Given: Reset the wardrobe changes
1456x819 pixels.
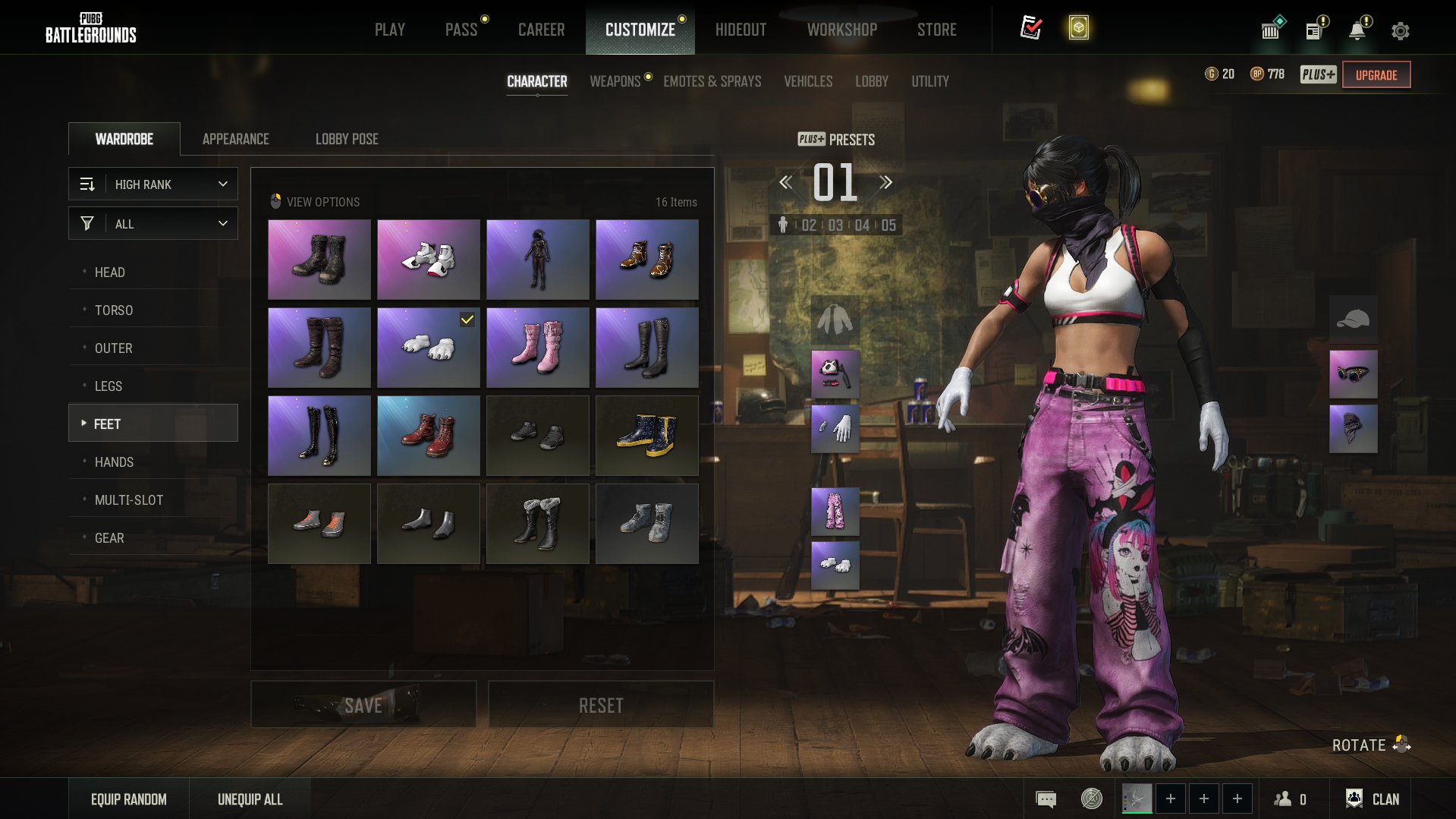Looking at the screenshot, I should coord(600,705).
